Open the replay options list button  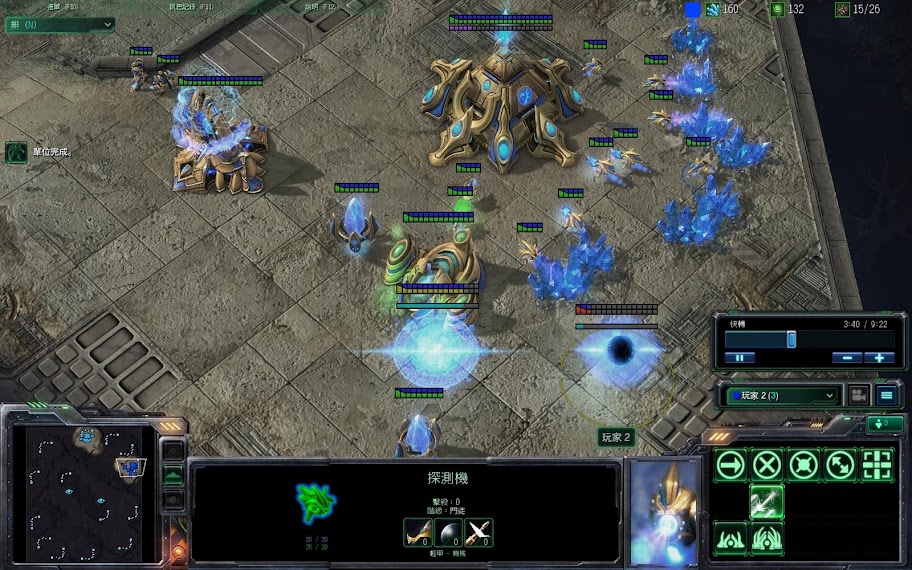point(886,395)
